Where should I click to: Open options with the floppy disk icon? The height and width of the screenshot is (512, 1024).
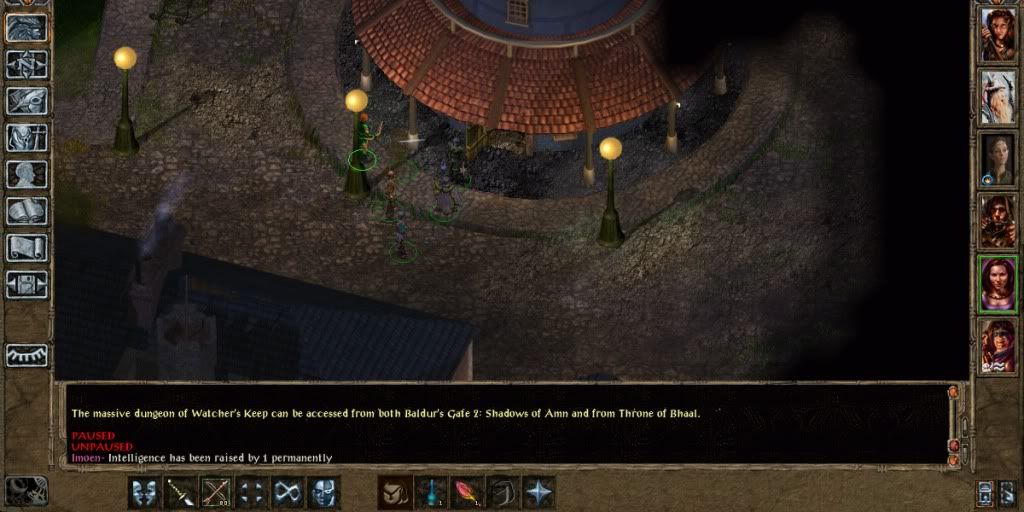[x=27, y=284]
